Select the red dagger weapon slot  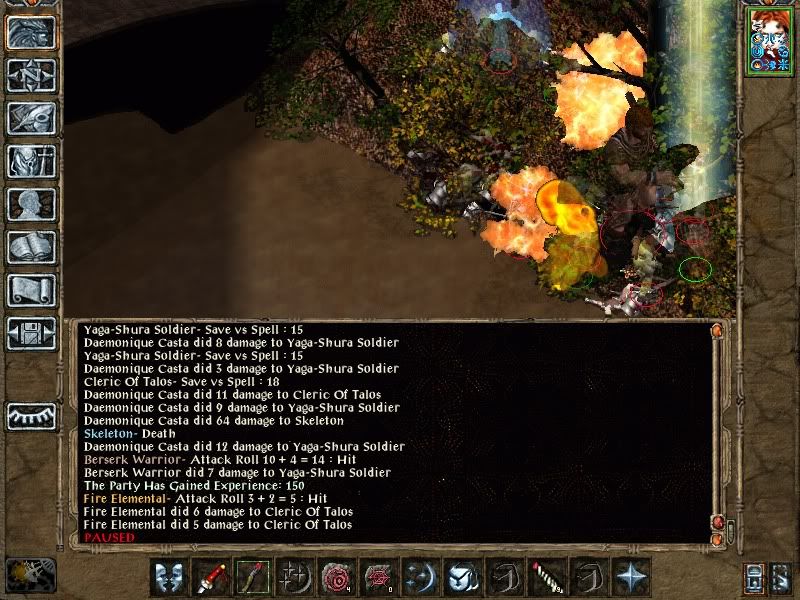(211, 577)
